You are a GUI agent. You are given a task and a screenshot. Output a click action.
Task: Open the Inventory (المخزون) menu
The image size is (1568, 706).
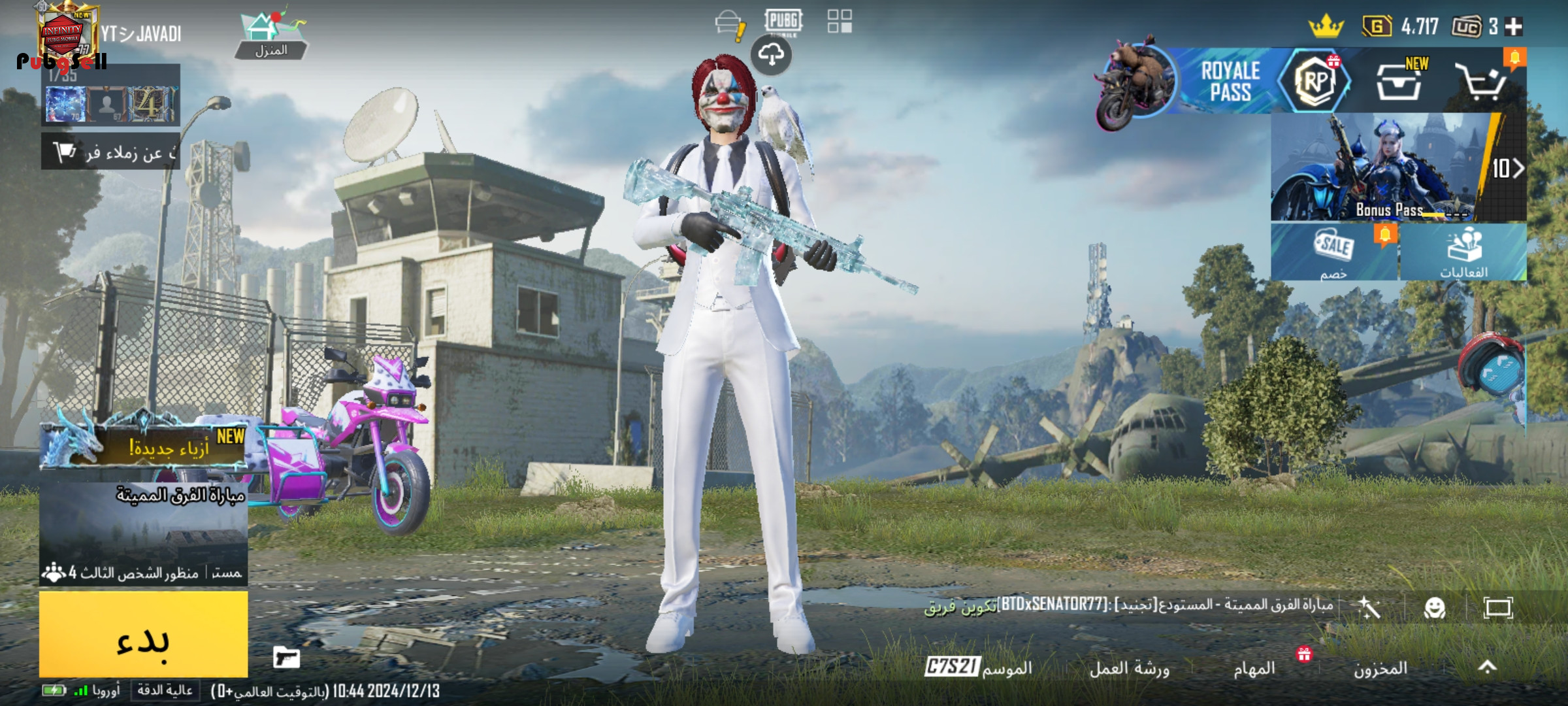point(1380,668)
